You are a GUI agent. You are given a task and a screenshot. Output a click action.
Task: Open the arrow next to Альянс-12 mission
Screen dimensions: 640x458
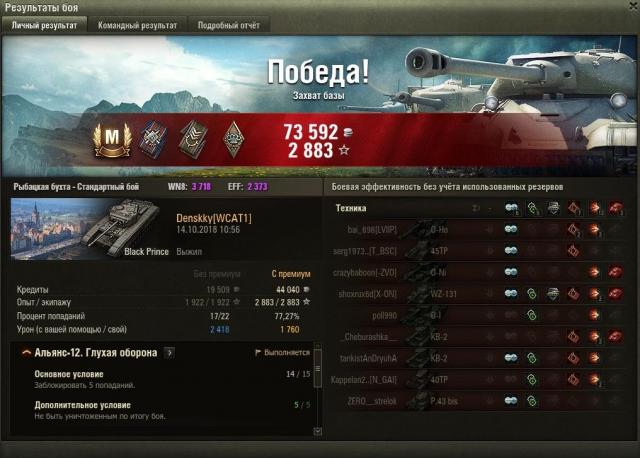(x=169, y=353)
